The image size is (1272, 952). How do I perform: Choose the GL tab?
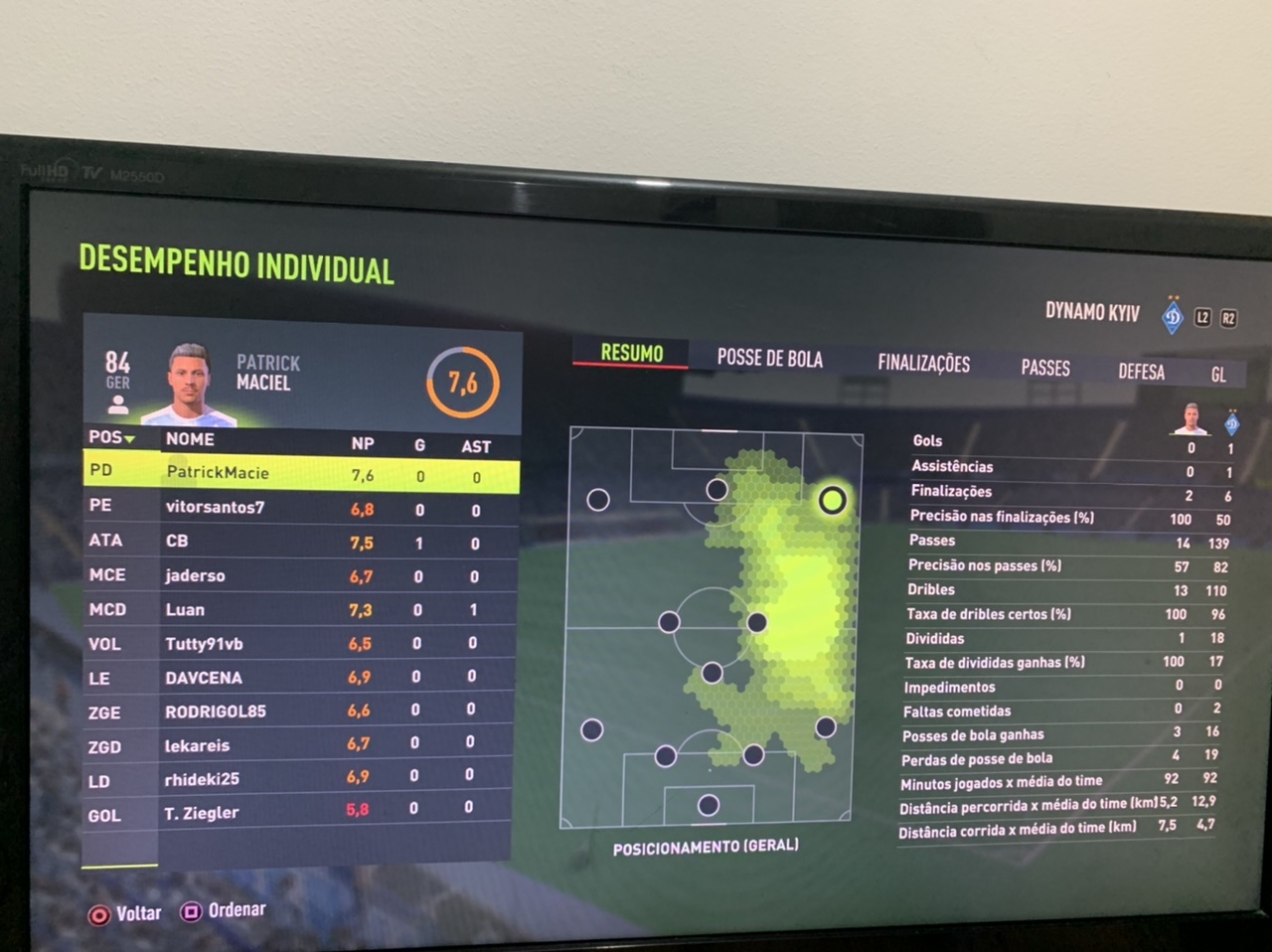[1218, 375]
